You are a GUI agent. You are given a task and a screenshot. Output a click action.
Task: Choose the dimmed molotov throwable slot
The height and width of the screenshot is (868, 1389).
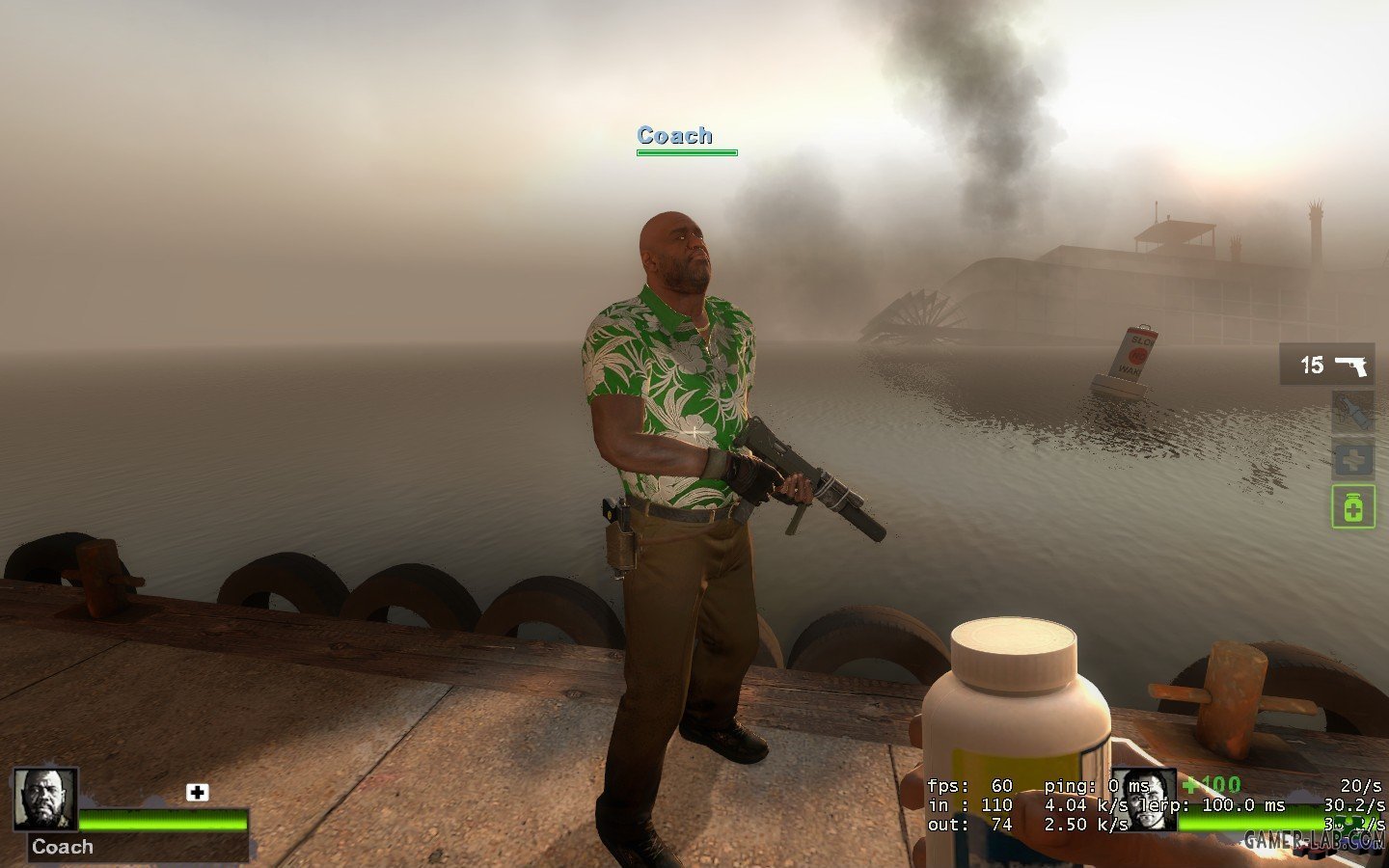point(1352,412)
